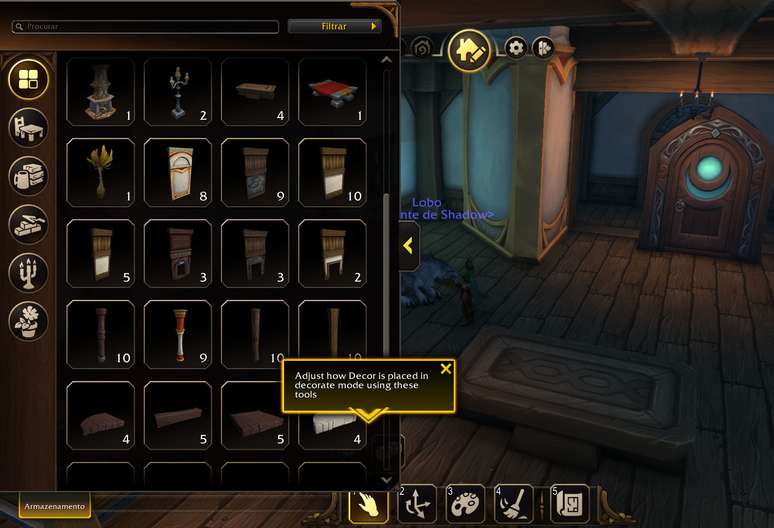Image resolution: width=774 pixels, height=528 pixels.
Task: Open the Filtrar filter dropdown
Action: [x=334, y=27]
